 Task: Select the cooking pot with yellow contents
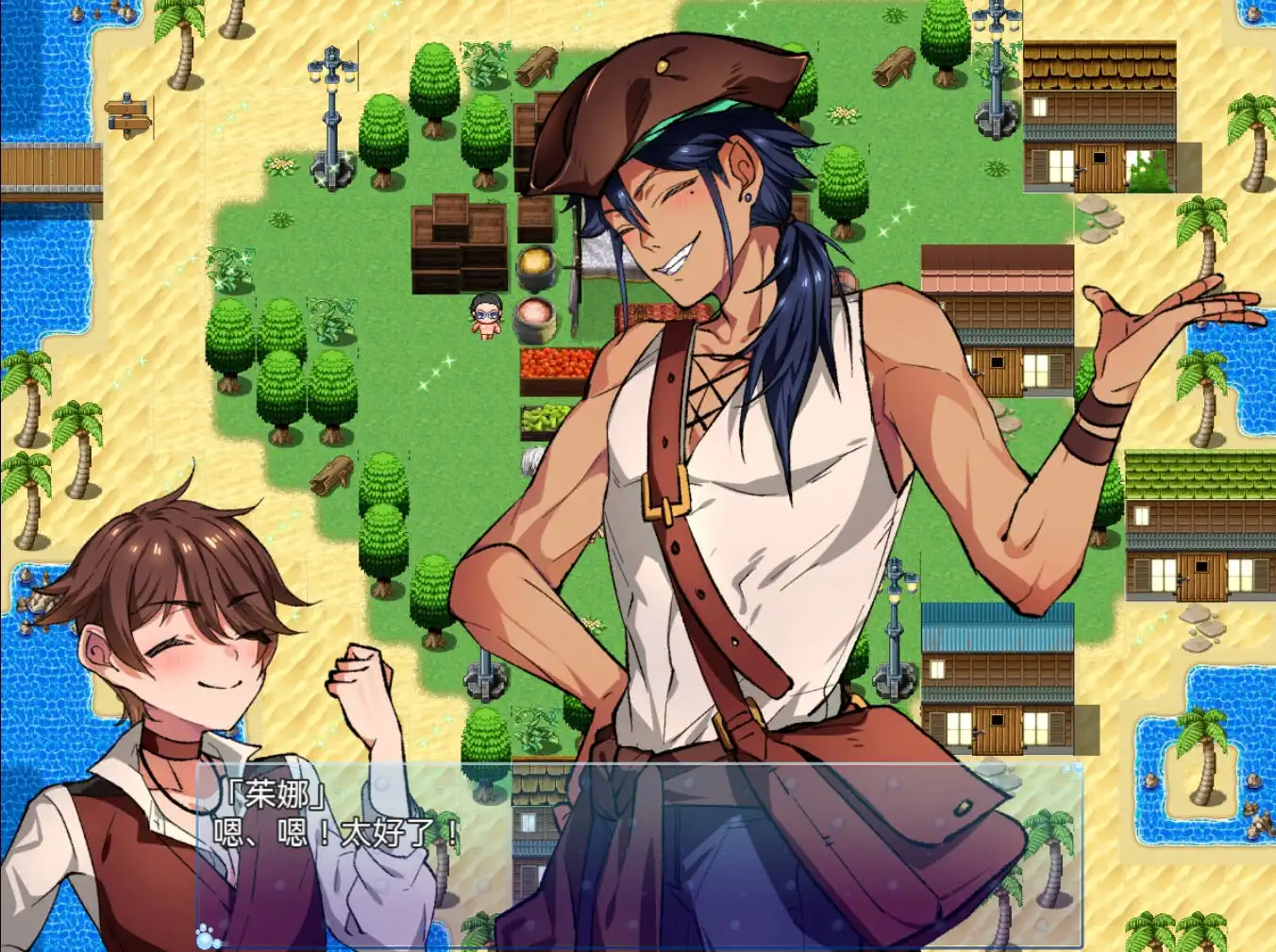pyautogui.click(x=536, y=261)
